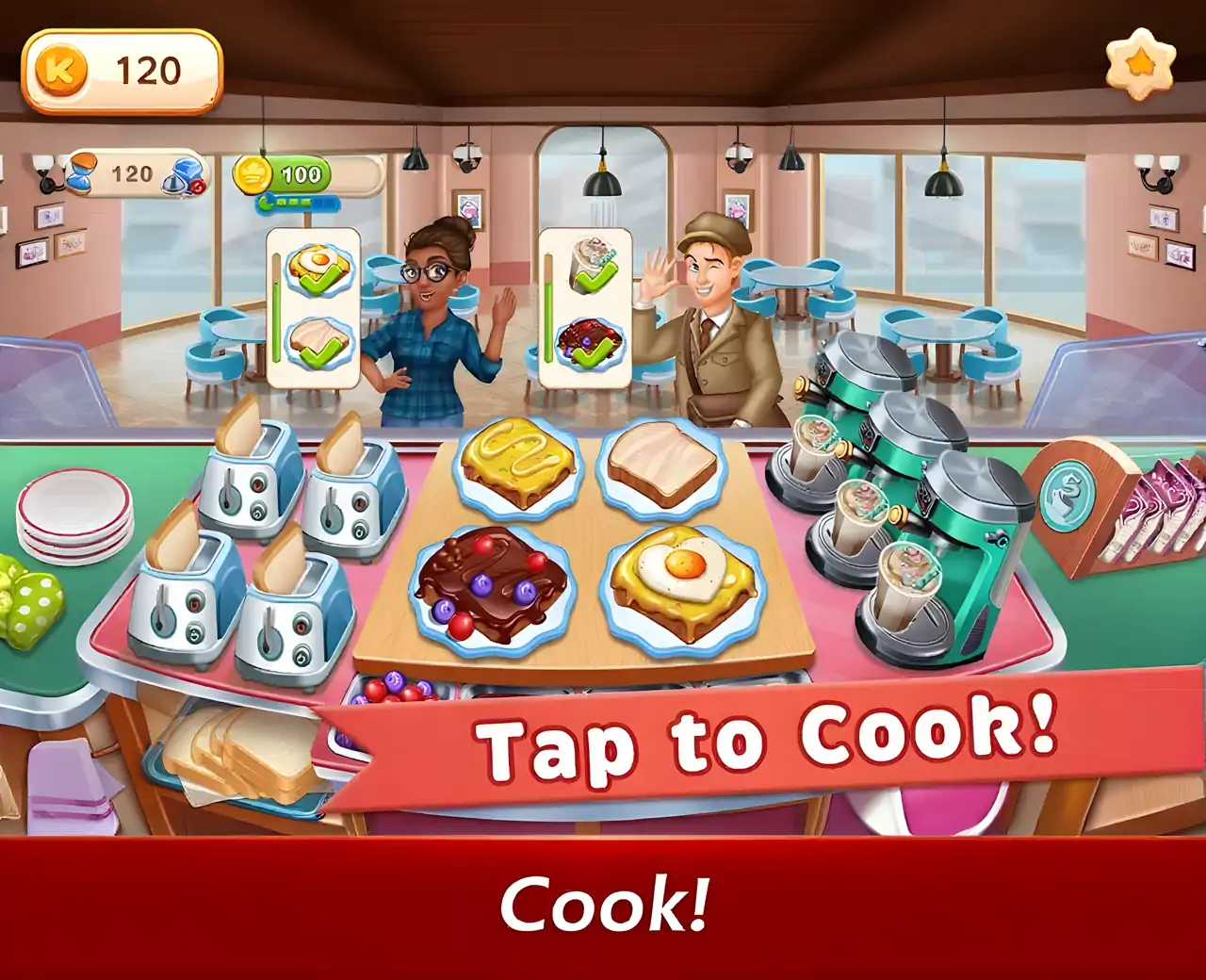This screenshot has height=980, width=1206.
Task: Tap the gold coin score icon
Action: tap(252, 173)
